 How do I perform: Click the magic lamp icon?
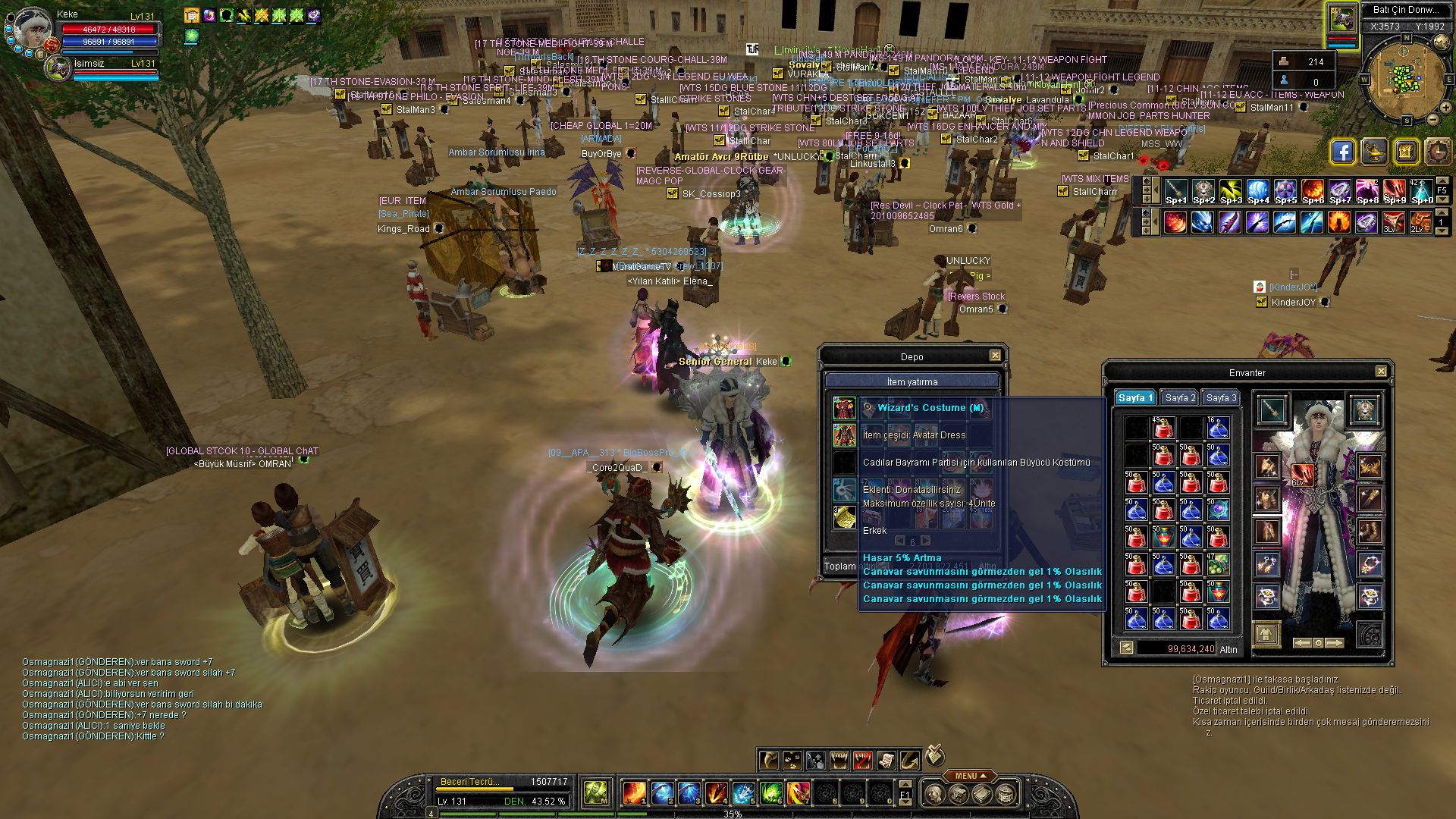[x=1374, y=152]
